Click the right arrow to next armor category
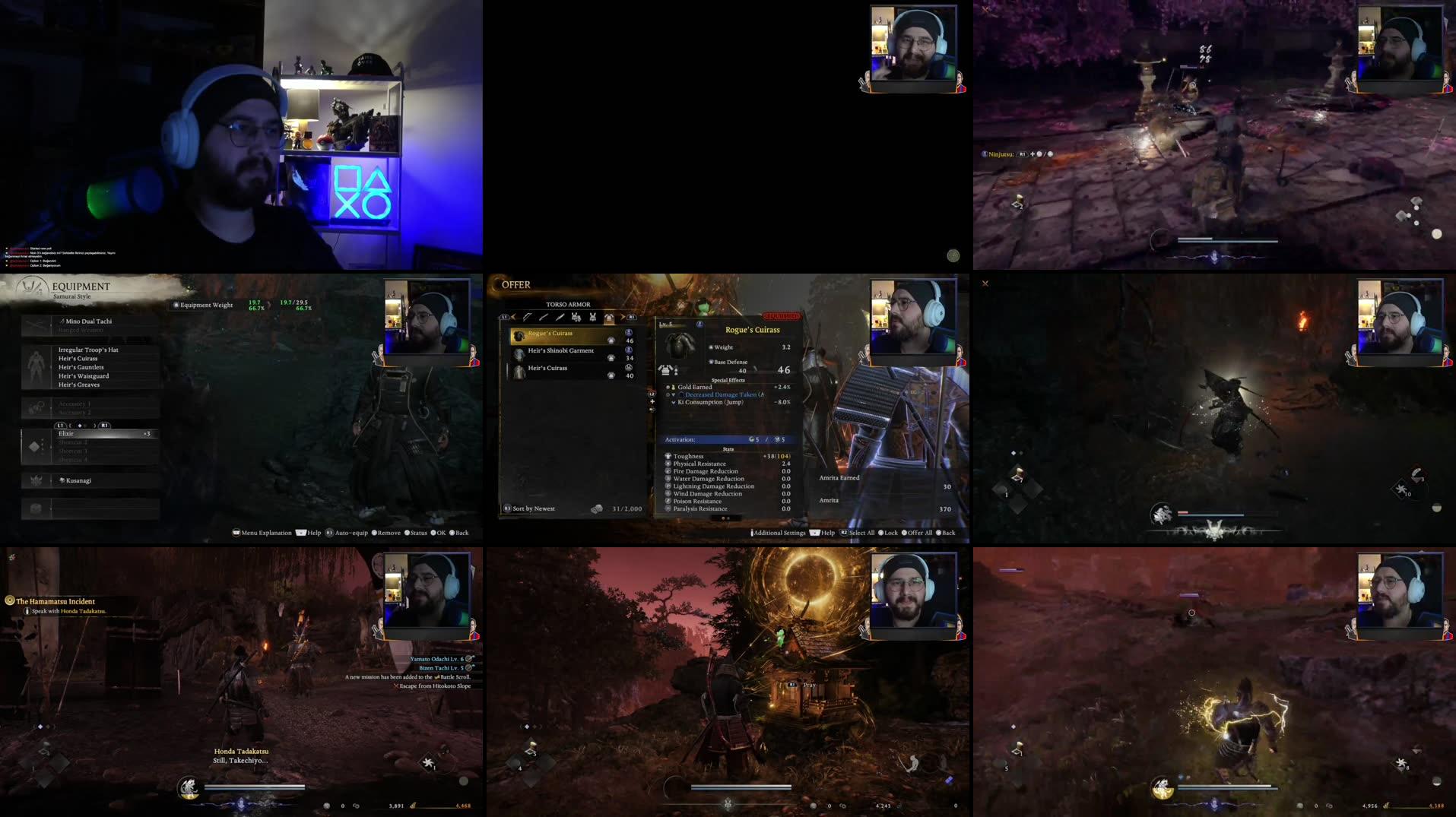 pos(623,316)
